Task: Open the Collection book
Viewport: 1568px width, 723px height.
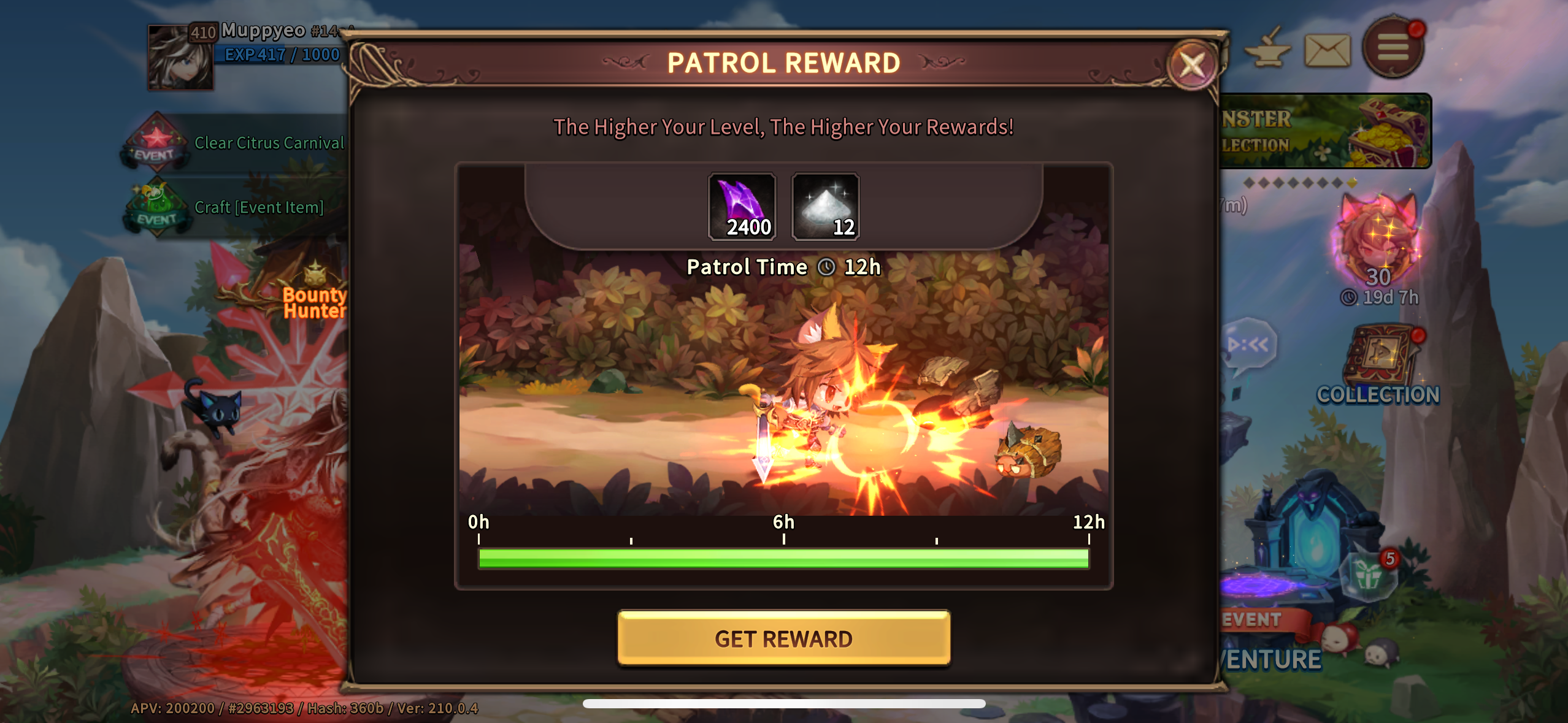Action: 1378,367
